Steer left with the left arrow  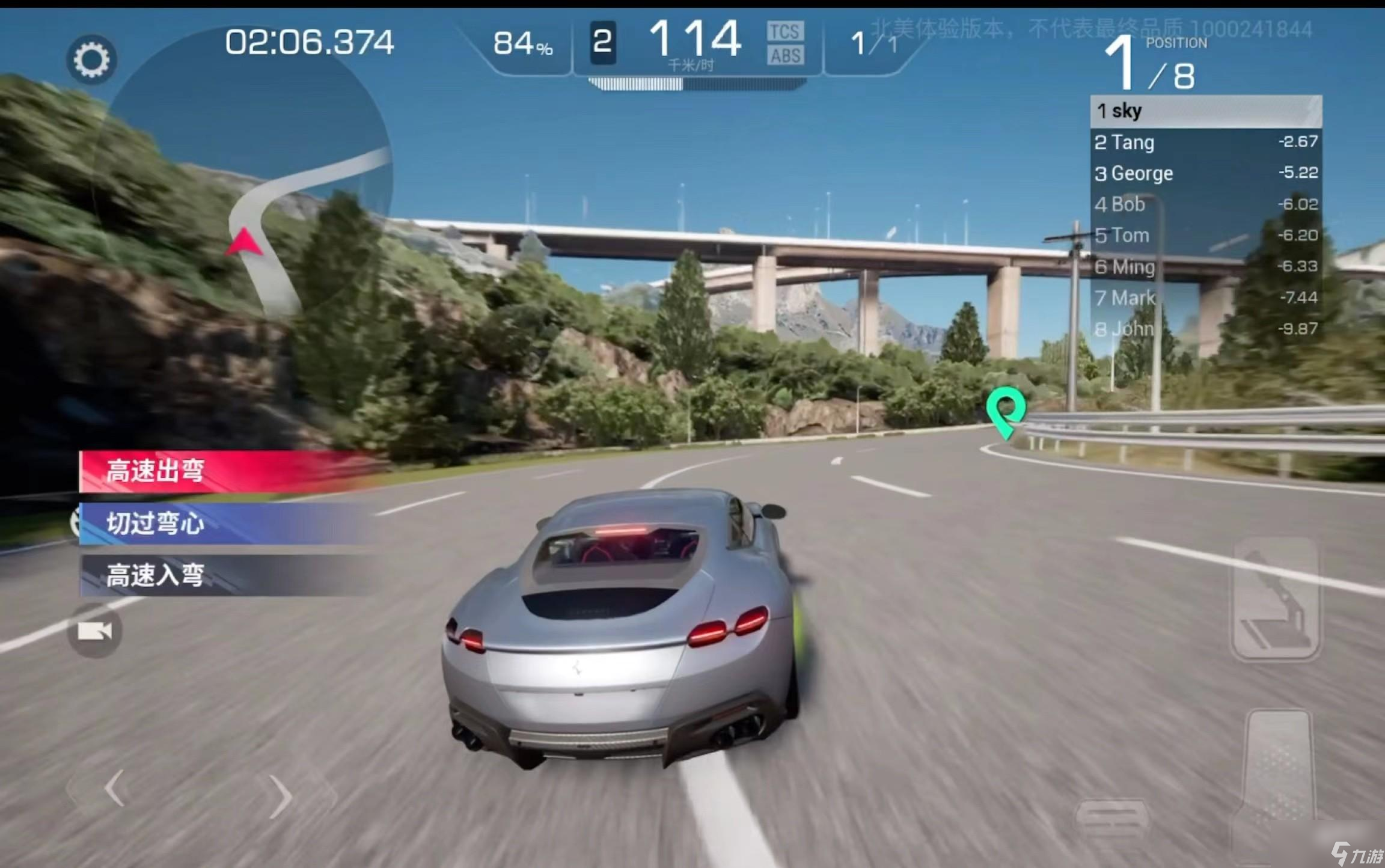click(115, 787)
